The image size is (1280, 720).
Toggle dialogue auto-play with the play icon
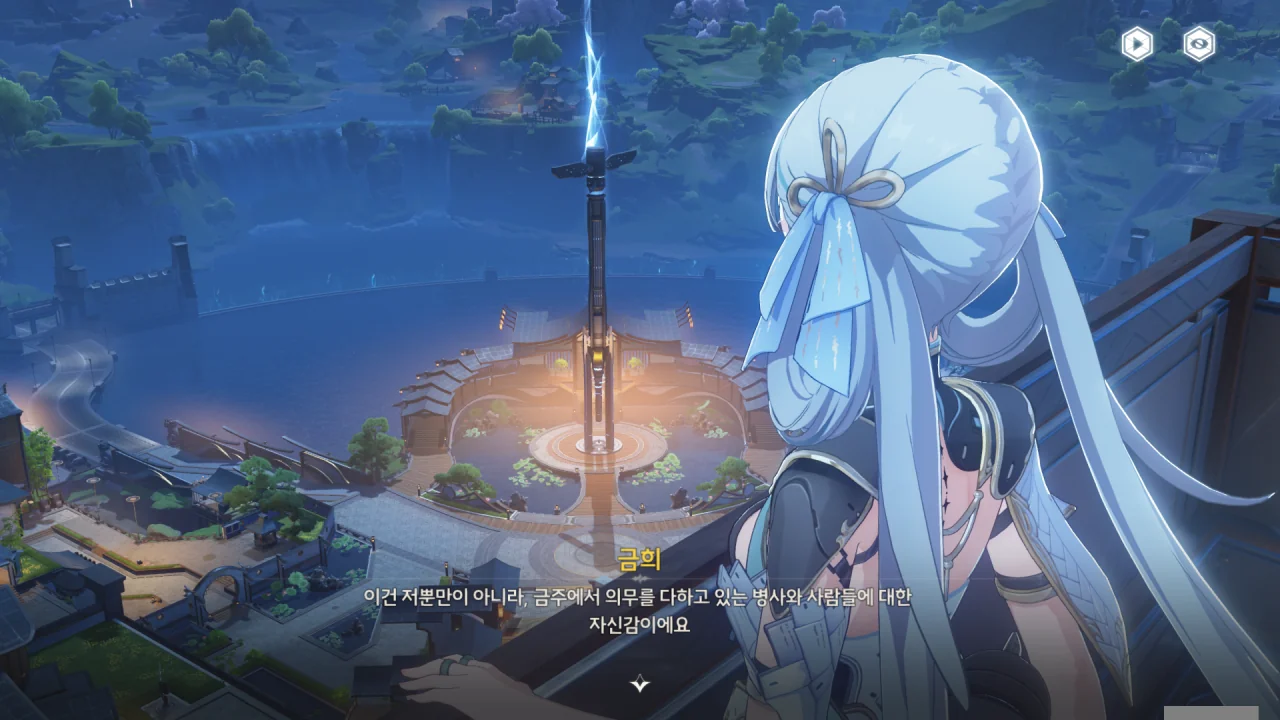point(1136,44)
